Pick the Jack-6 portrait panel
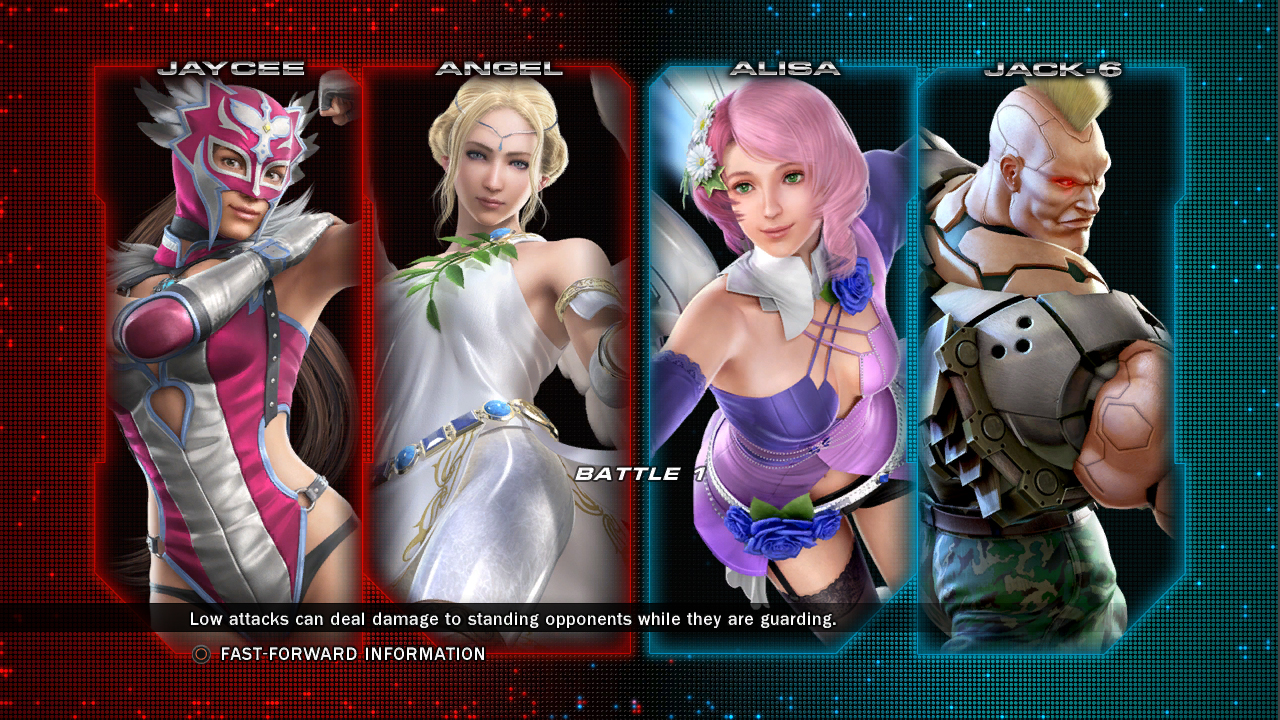This screenshot has width=1280, height=720. pos(1051,340)
